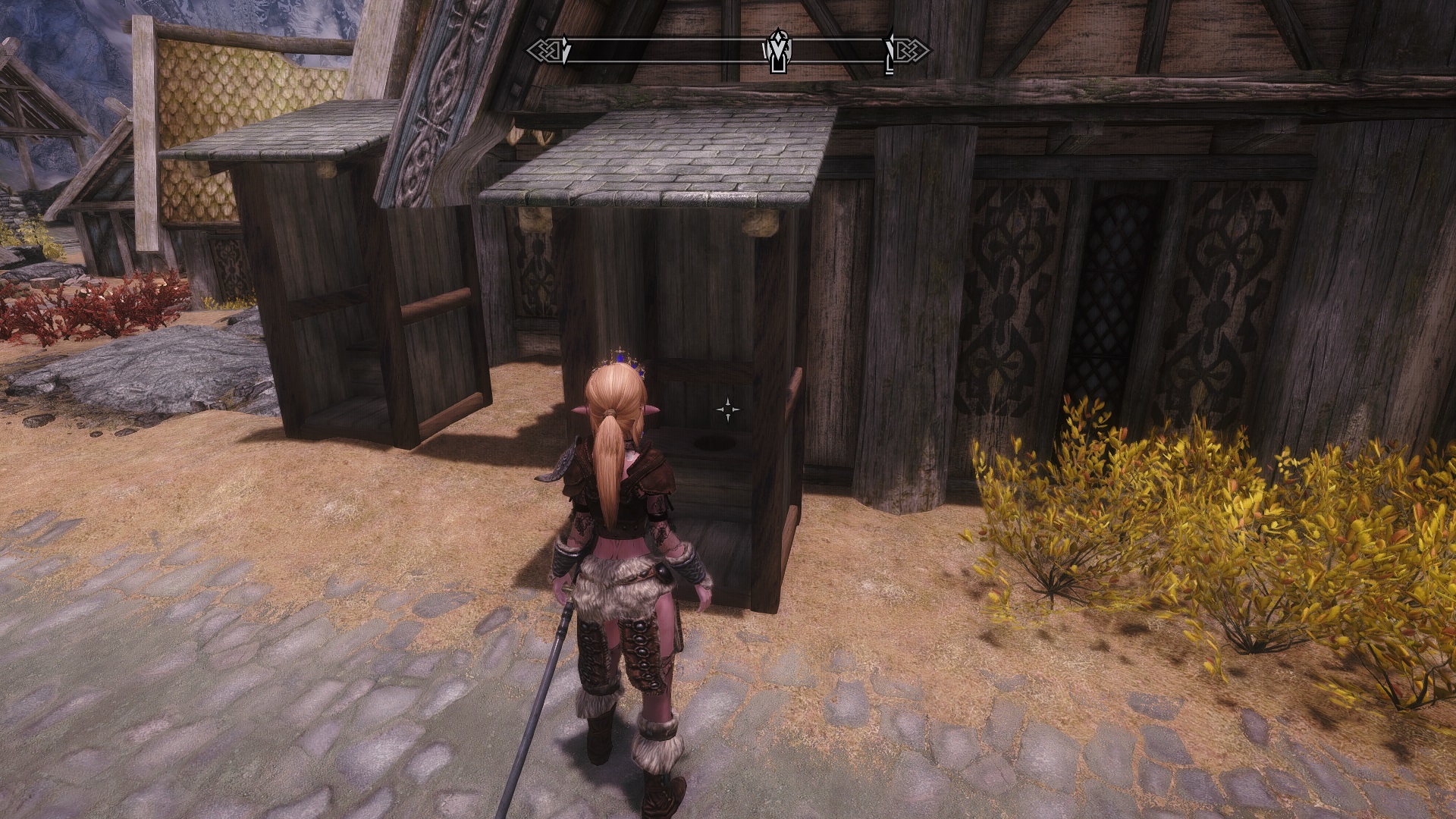Click the quest marker on the compass bar
Viewport: 1456px width, 819px height.
click(777, 50)
